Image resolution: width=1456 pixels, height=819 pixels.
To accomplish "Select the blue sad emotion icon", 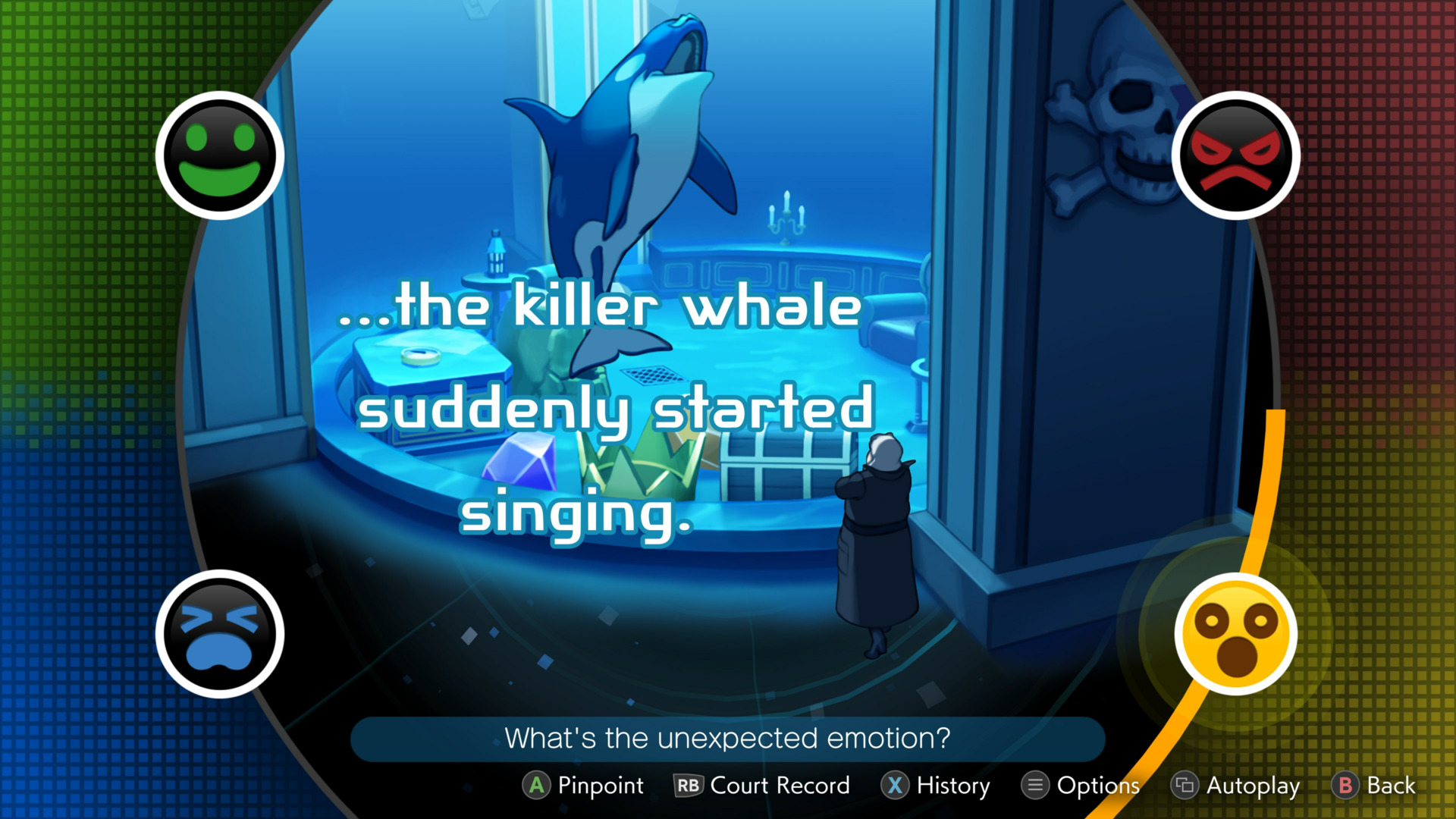I will pos(219,635).
